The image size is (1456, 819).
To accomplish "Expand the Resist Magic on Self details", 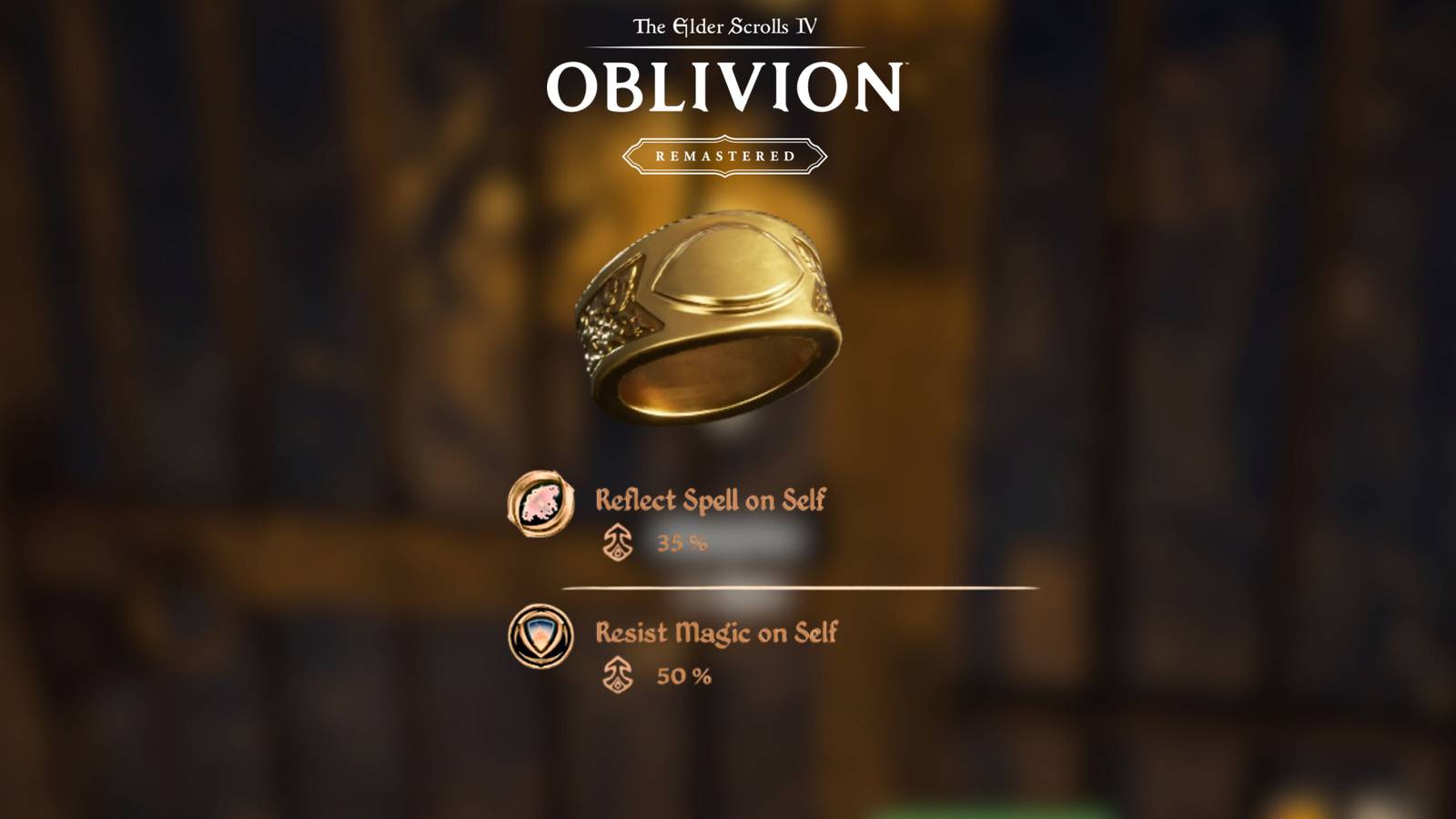I will point(715,632).
